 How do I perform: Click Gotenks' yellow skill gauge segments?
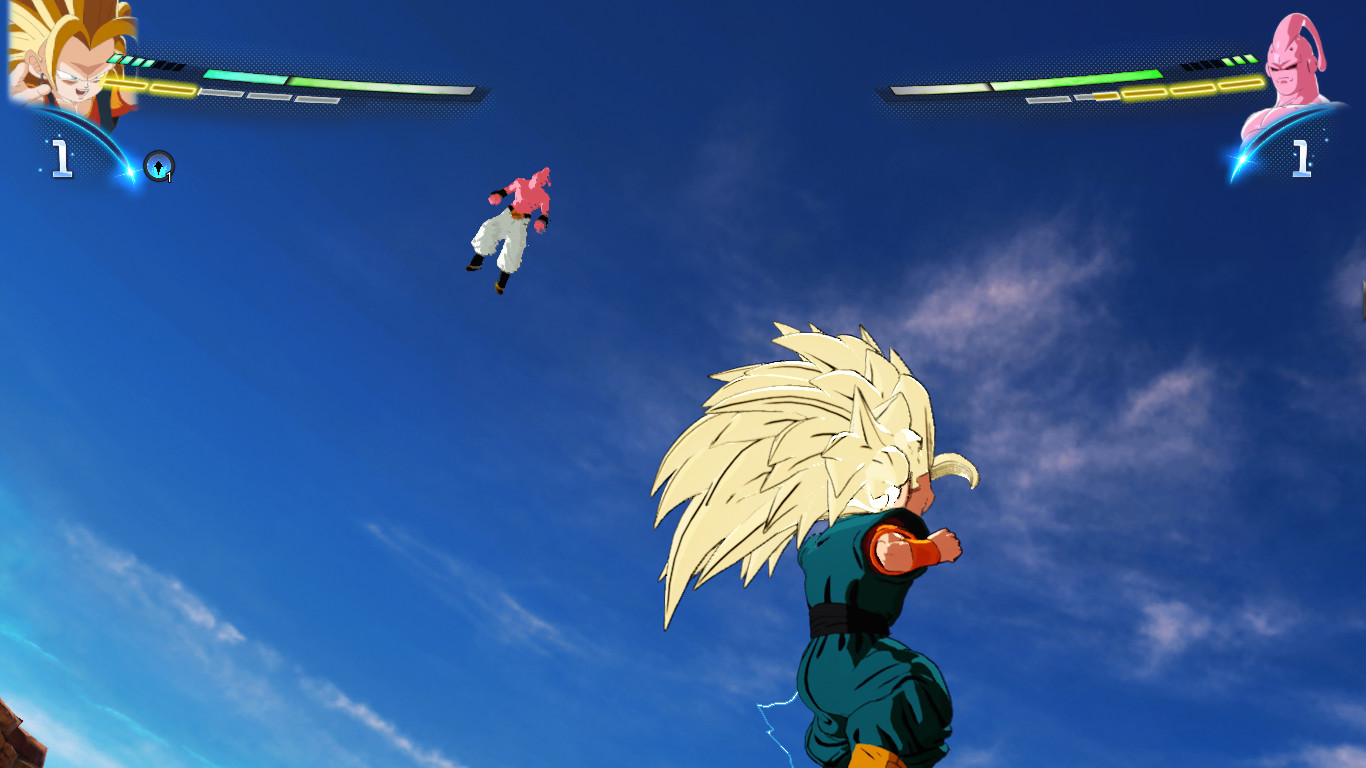pos(146,86)
